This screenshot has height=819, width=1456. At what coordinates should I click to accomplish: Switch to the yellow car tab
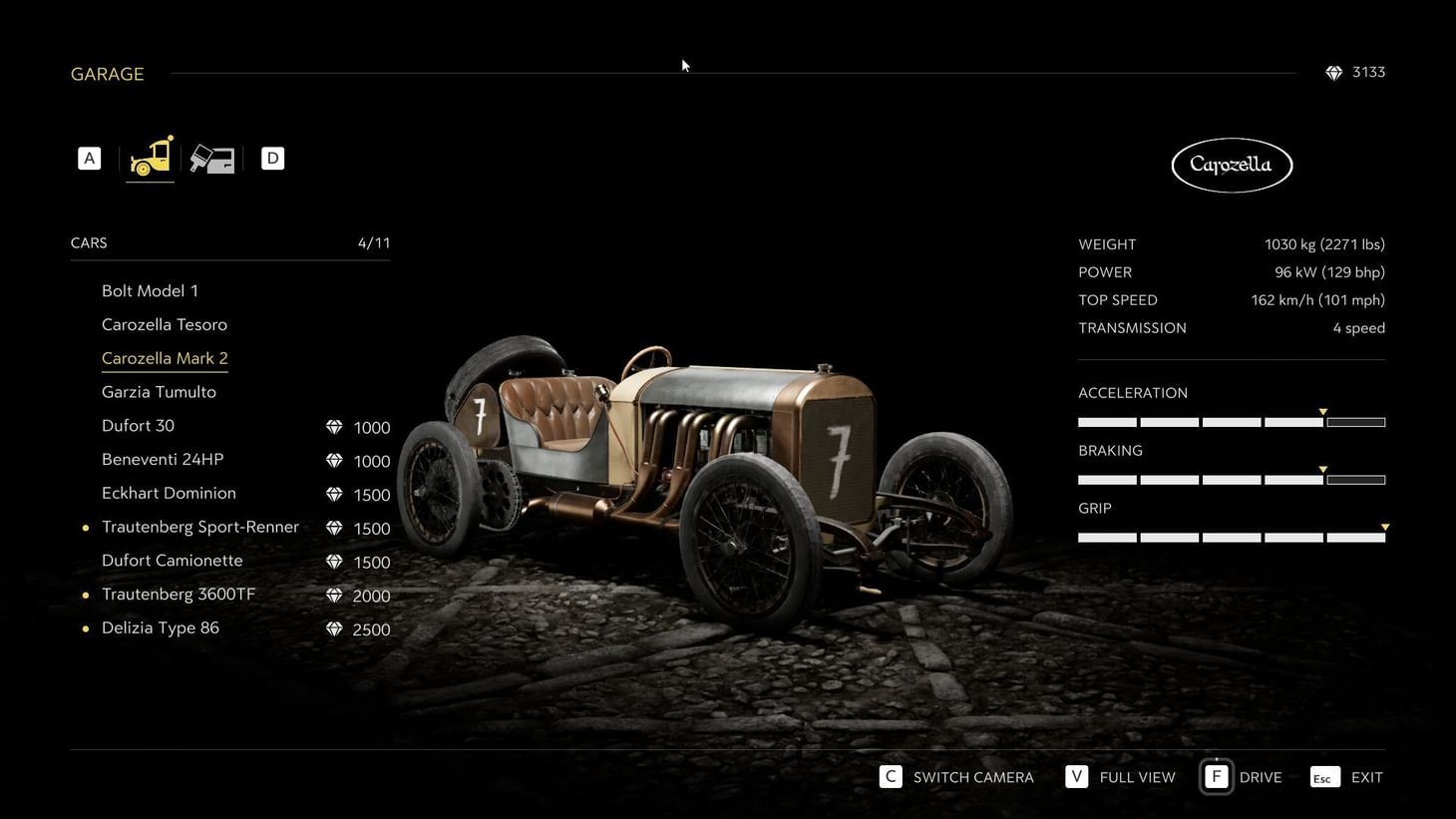[x=151, y=158]
